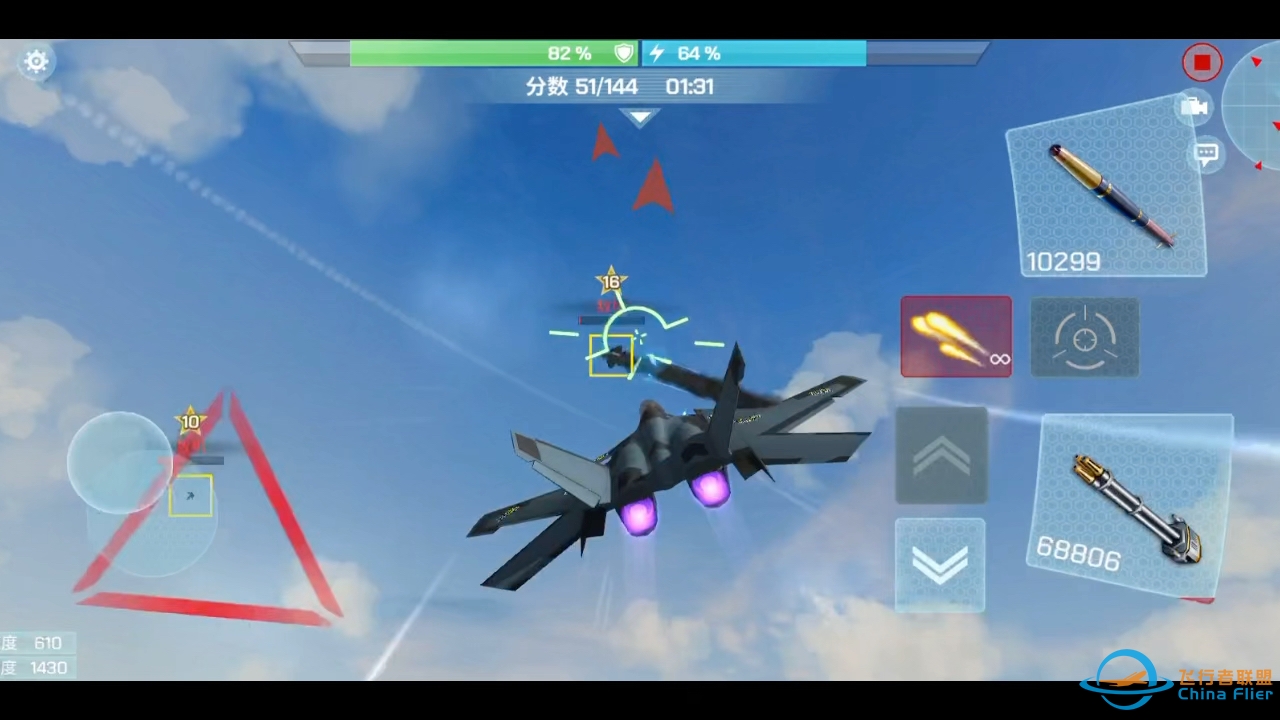Tap the downward arrow below the score display

pos(640,118)
